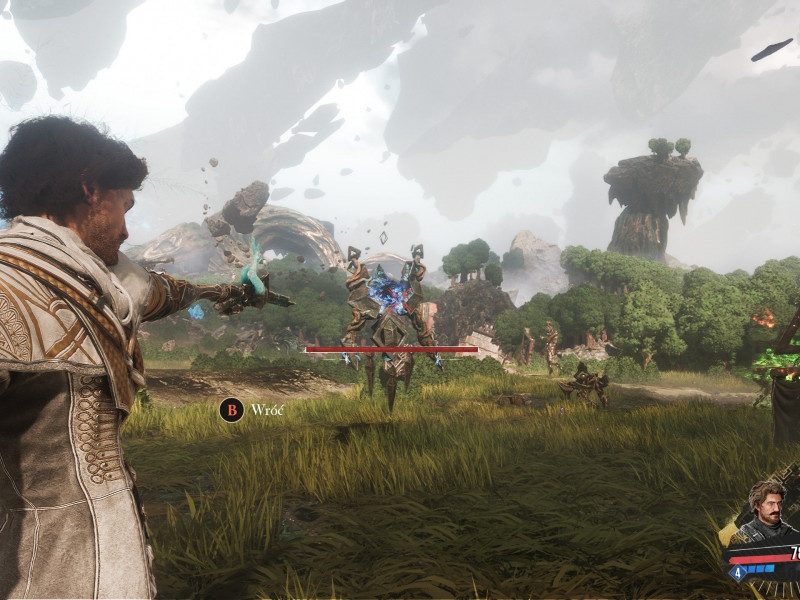Click the Wróć back label
The height and width of the screenshot is (600, 800).
coord(268,410)
